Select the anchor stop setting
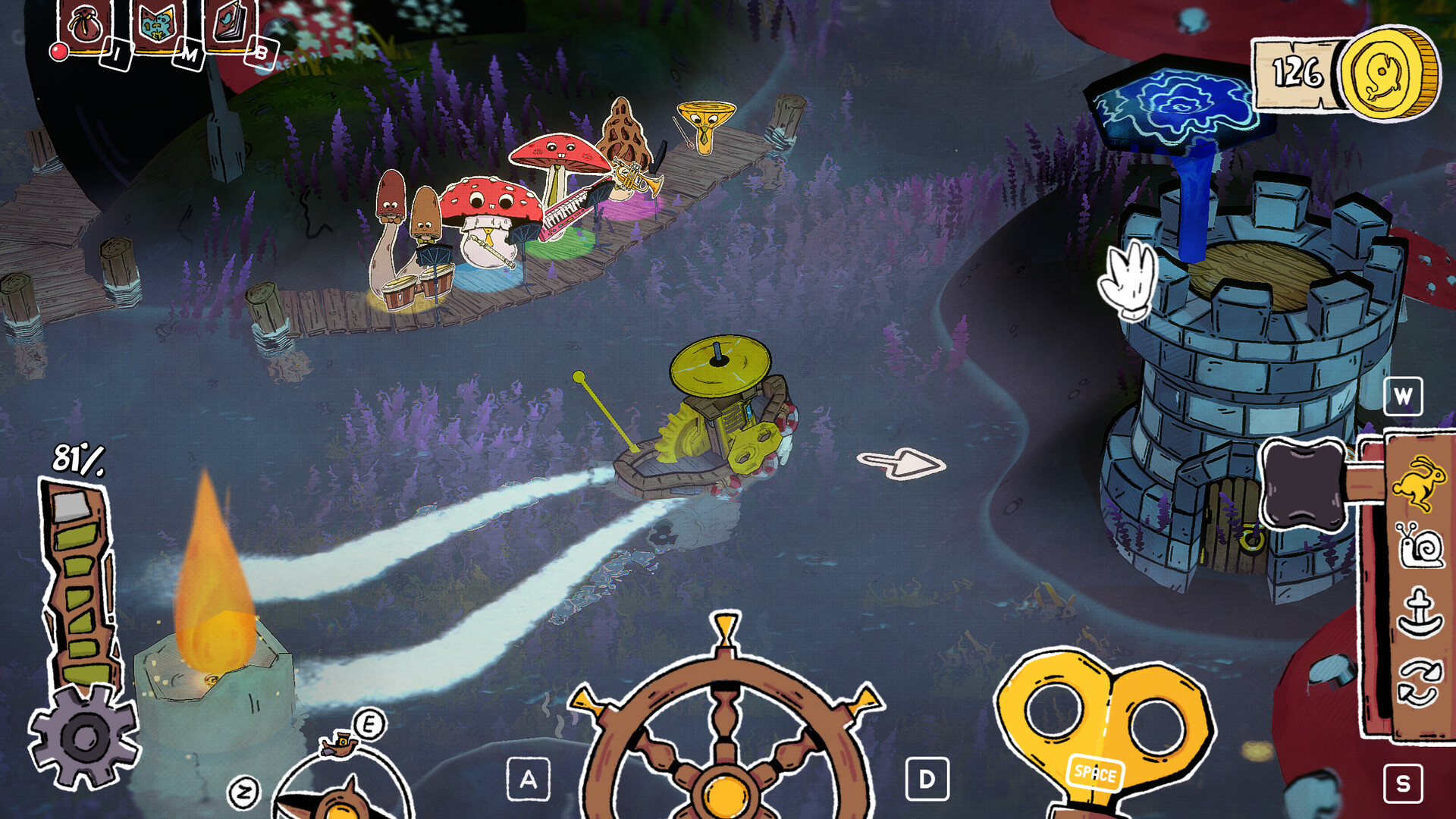The width and height of the screenshot is (1456, 819). (x=1420, y=613)
